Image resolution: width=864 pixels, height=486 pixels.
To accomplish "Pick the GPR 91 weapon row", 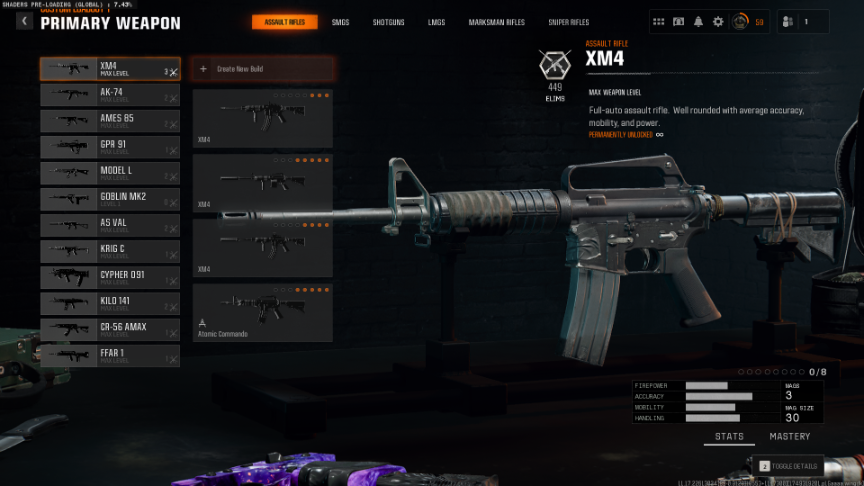I will coord(110,147).
